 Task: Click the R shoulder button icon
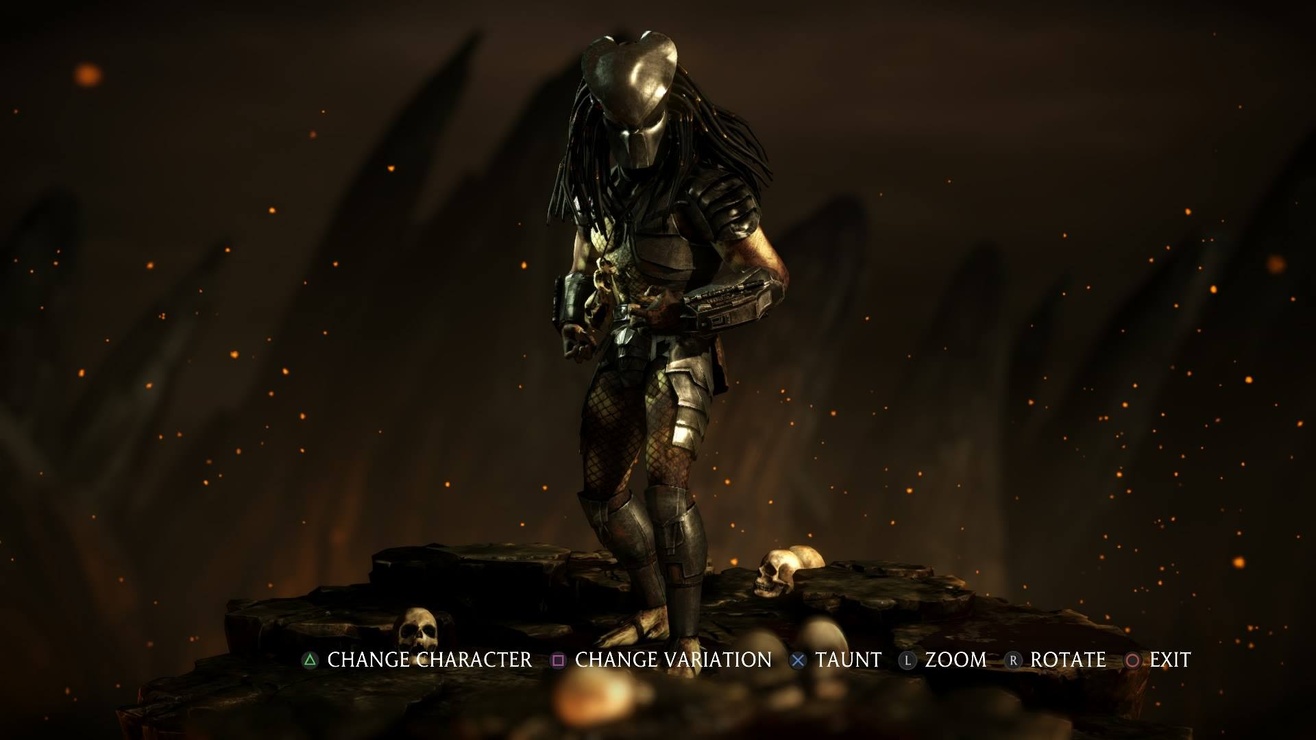point(1013,660)
